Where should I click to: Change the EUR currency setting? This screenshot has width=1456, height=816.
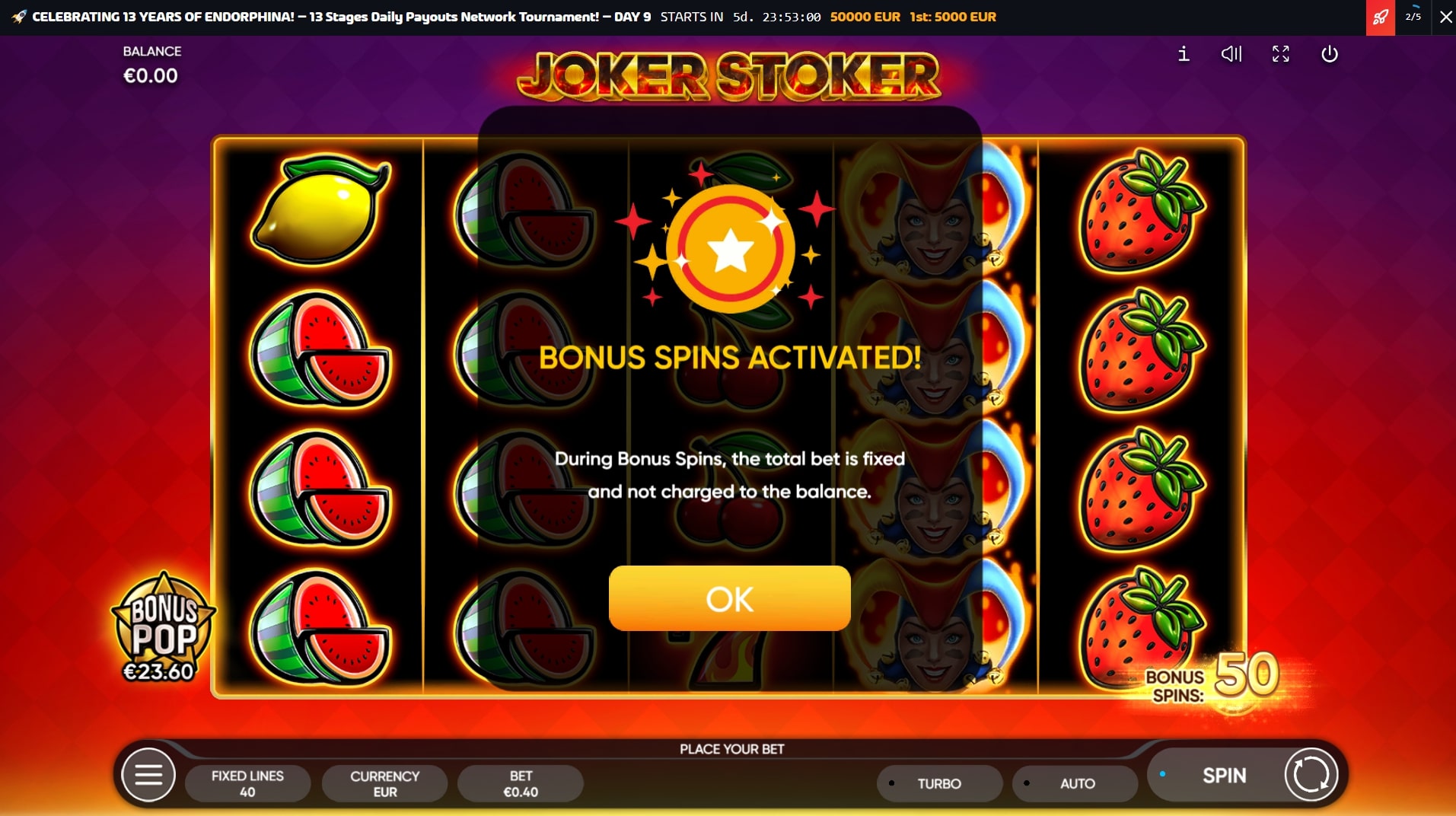tap(384, 783)
